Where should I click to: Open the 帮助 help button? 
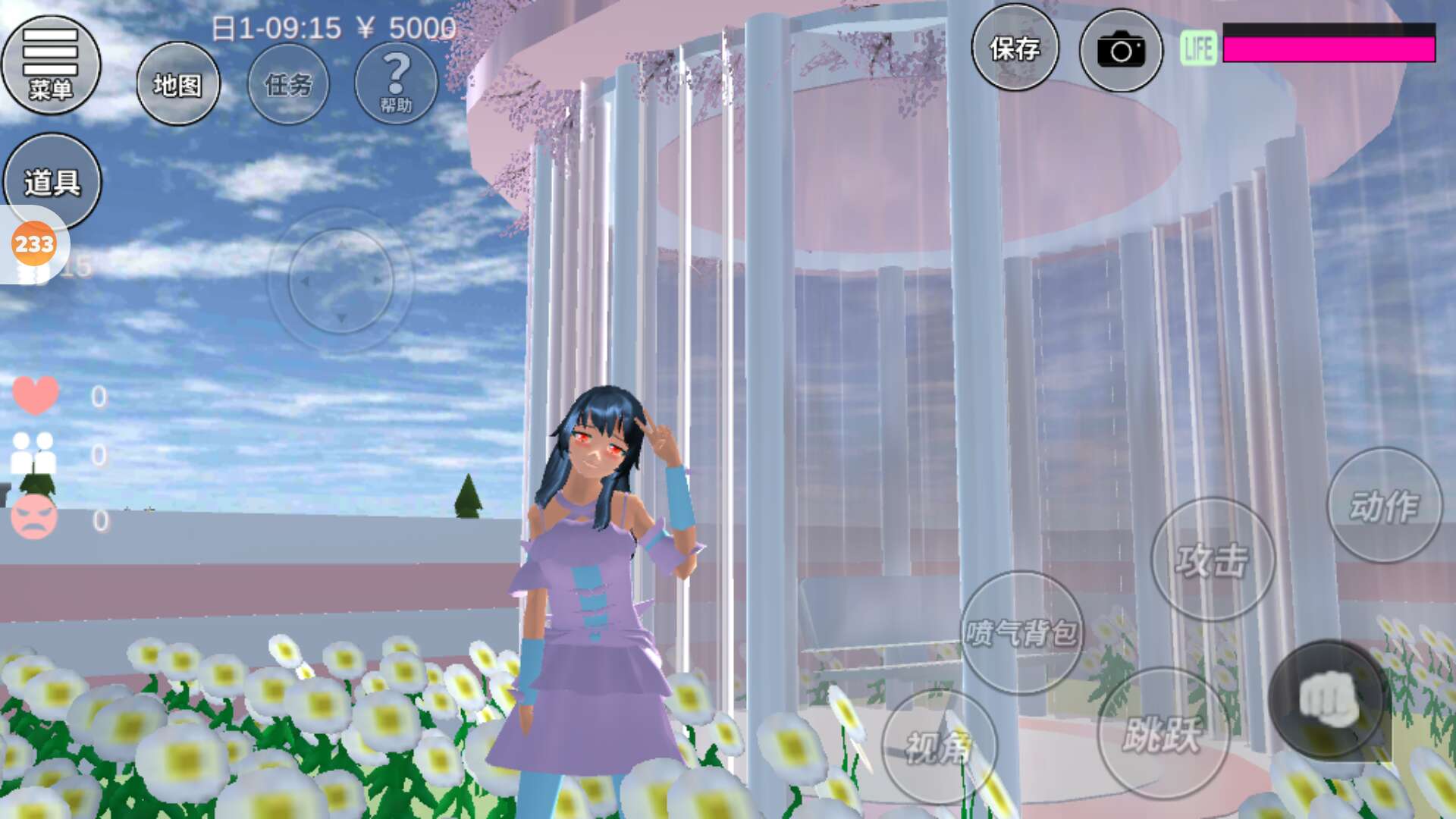[396, 83]
